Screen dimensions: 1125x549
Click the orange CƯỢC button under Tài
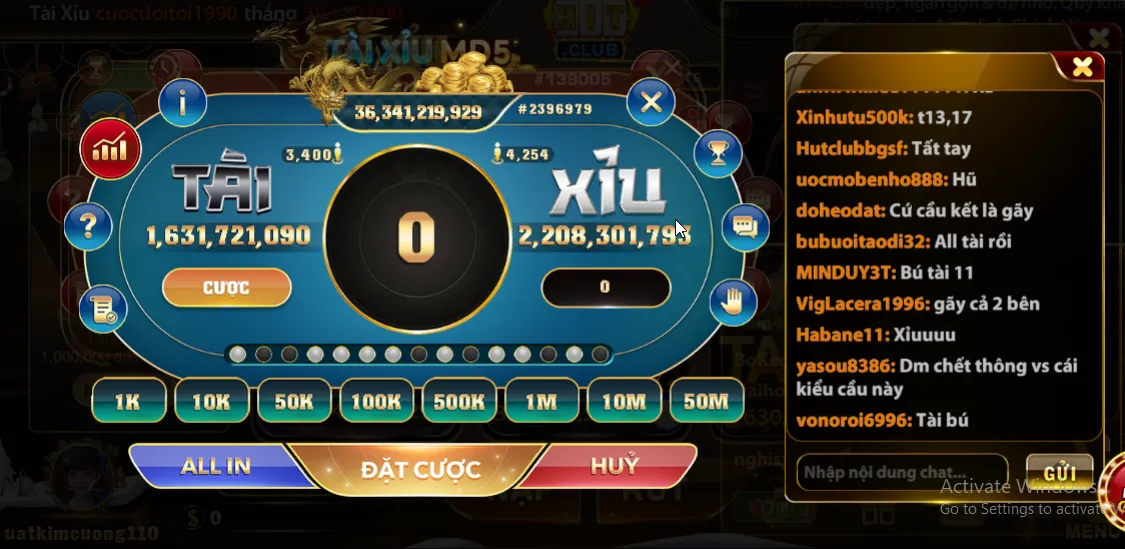[x=226, y=288]
